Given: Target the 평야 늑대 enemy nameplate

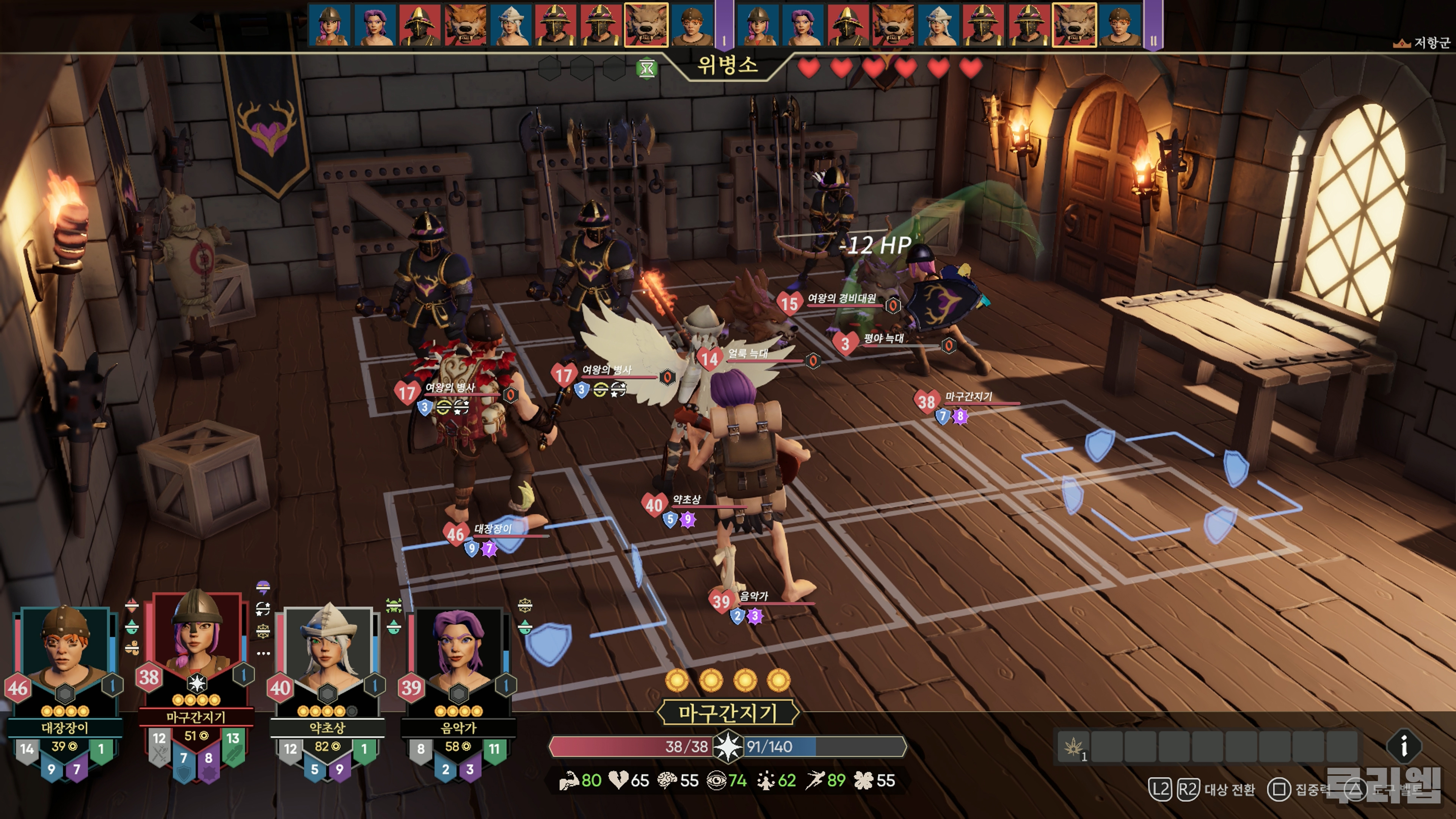Looking at the screenshot, I should point(883,339).
